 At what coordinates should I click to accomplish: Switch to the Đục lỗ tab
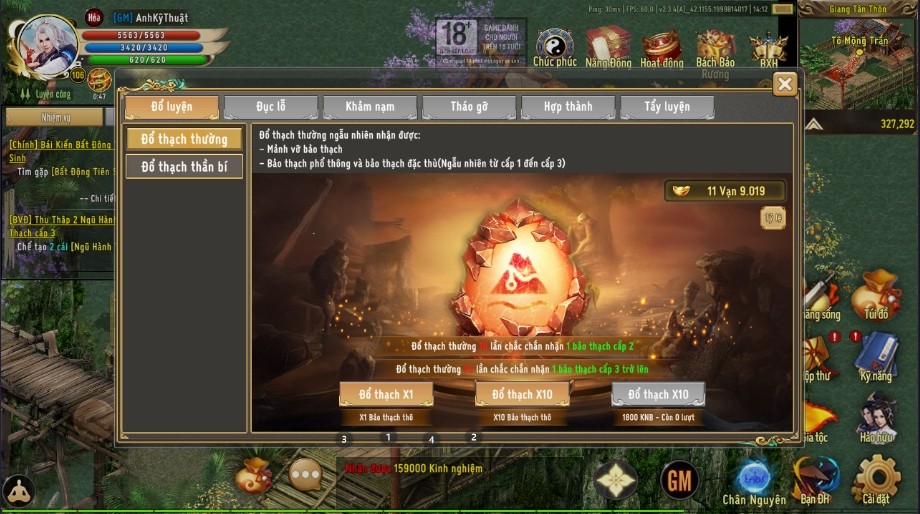point(270,107)
